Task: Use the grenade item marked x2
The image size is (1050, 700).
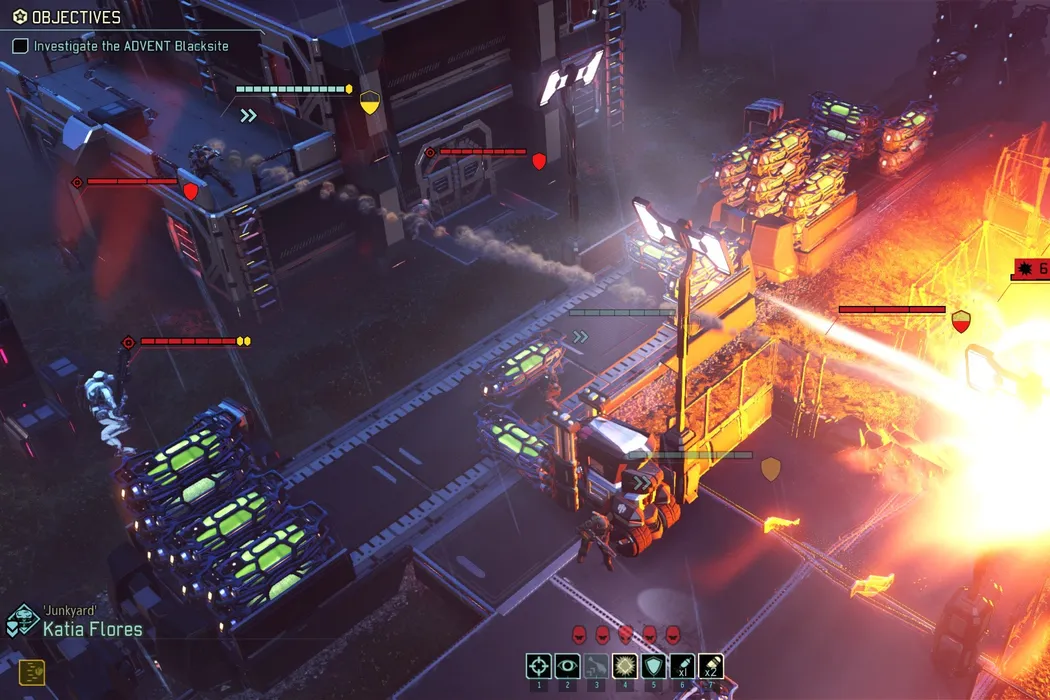Action: click(x=710, y=666)
